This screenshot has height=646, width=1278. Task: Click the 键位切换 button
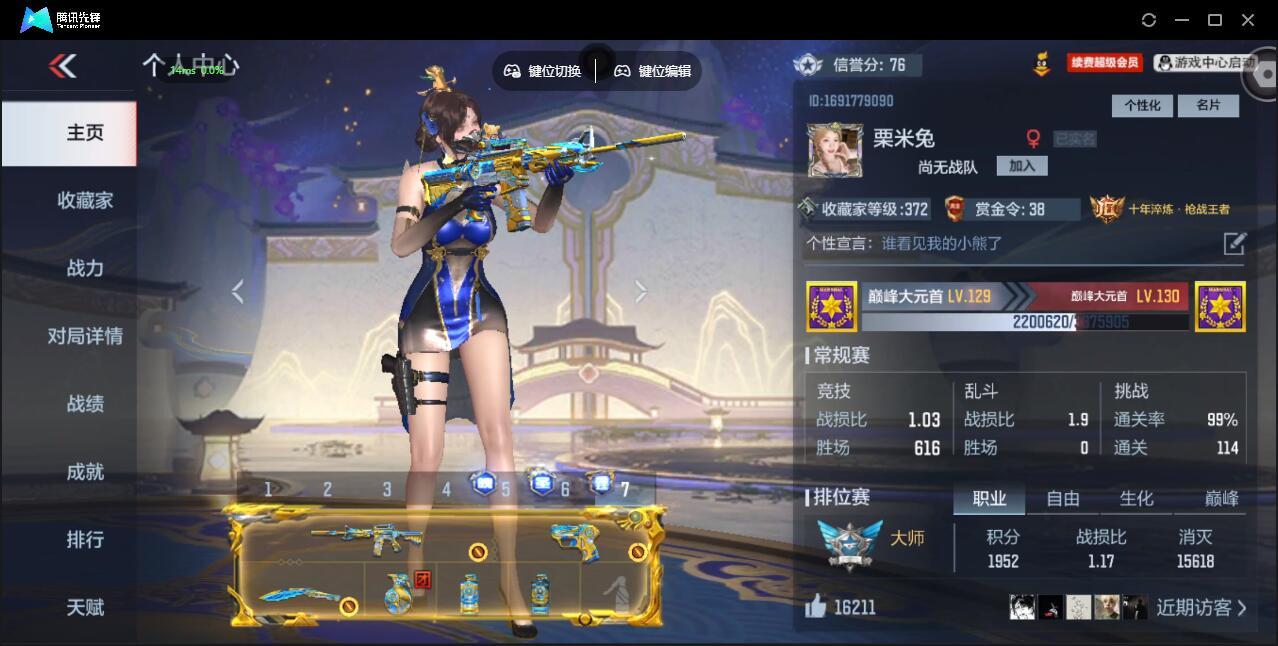coord(542,71)
